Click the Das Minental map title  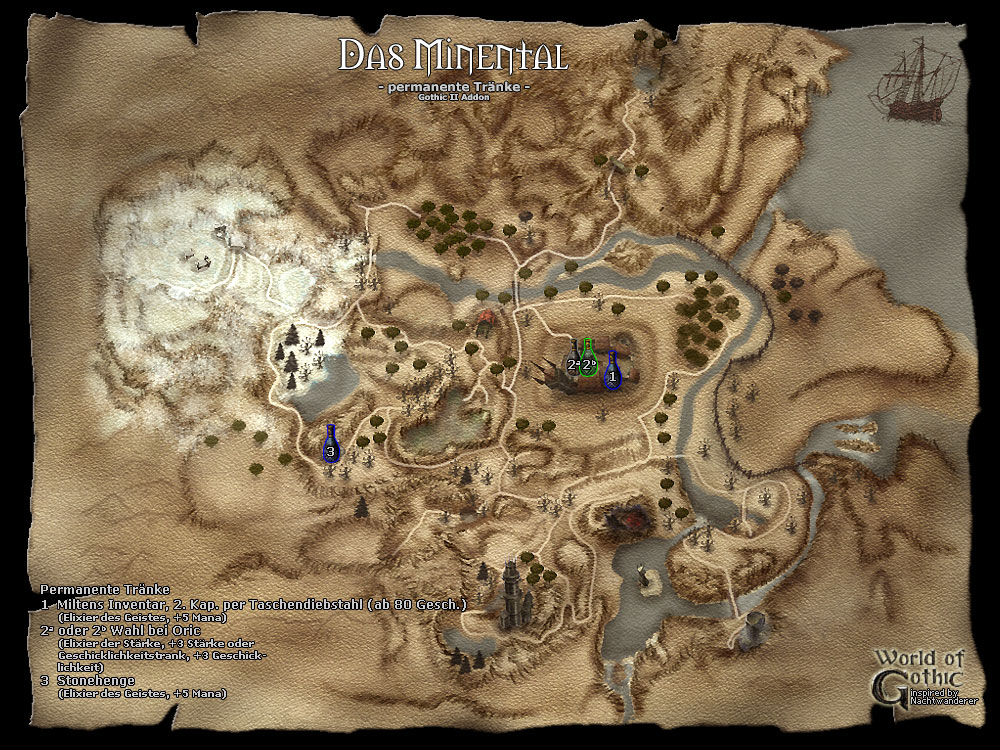(x=454, y=55)
